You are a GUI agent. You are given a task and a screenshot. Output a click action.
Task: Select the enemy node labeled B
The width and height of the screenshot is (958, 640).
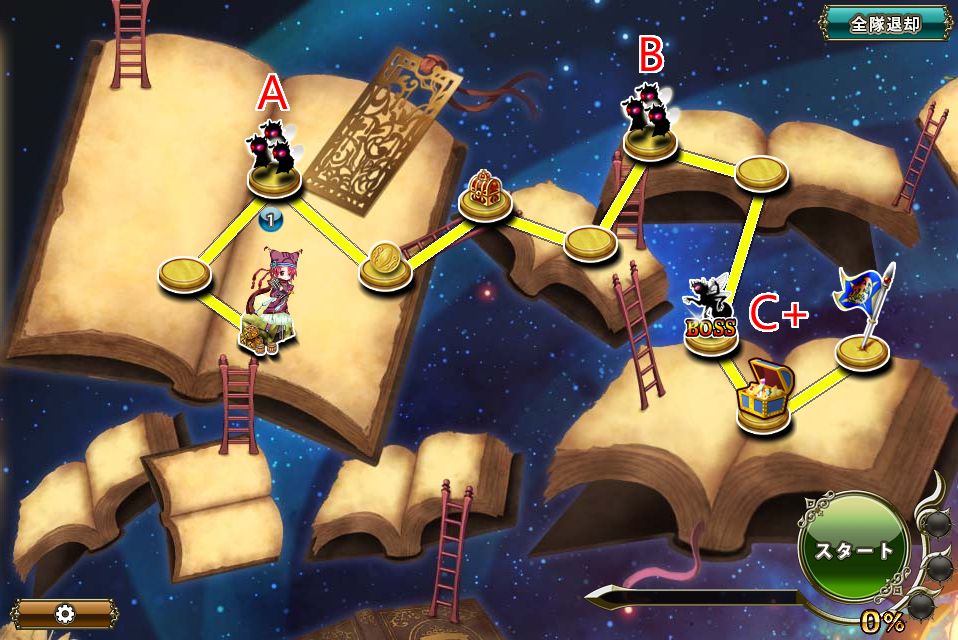[x=649, y=126]
